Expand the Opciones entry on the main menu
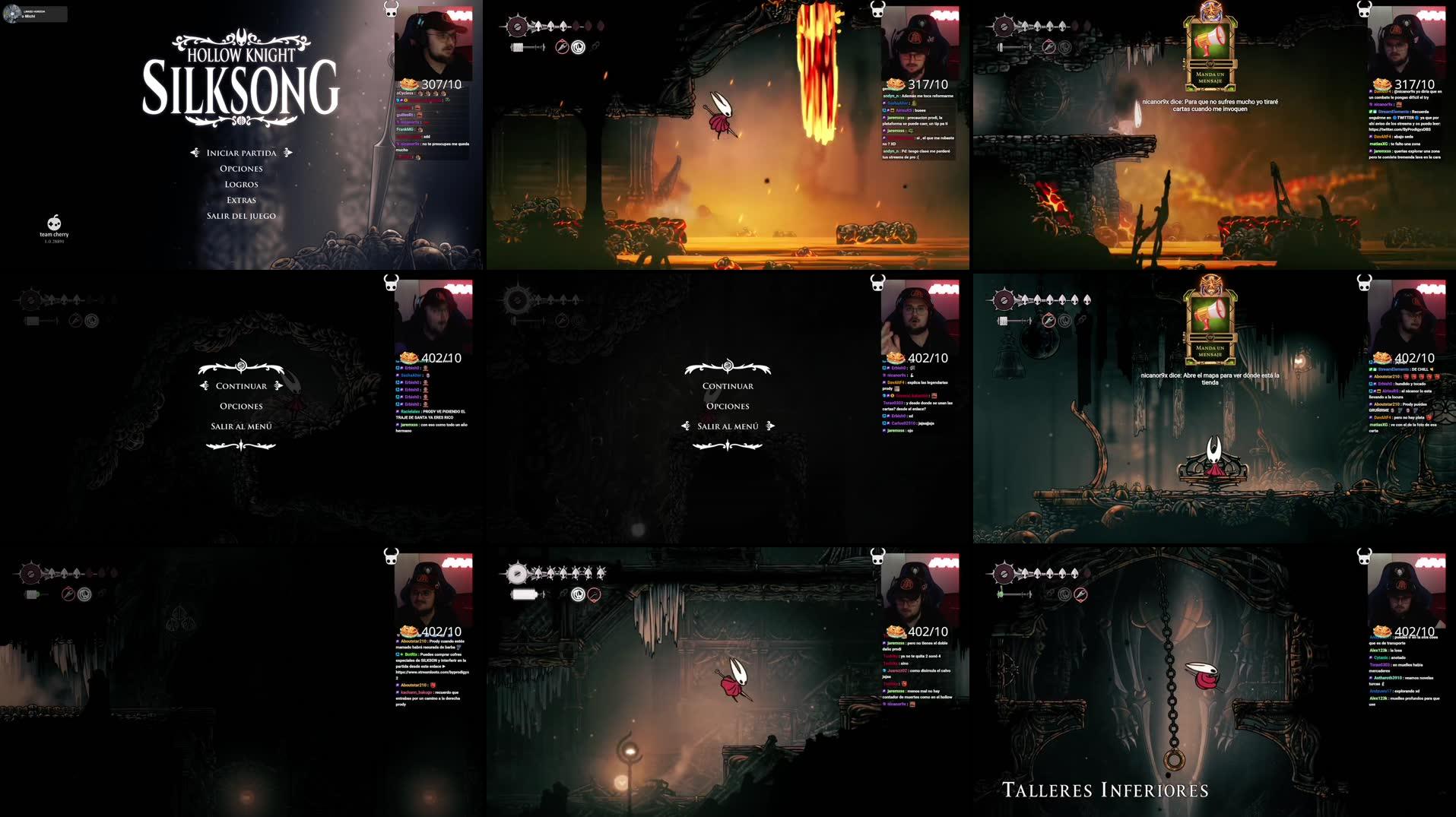This screenshot has height=817, width=1456. click(x=241, y=168)
